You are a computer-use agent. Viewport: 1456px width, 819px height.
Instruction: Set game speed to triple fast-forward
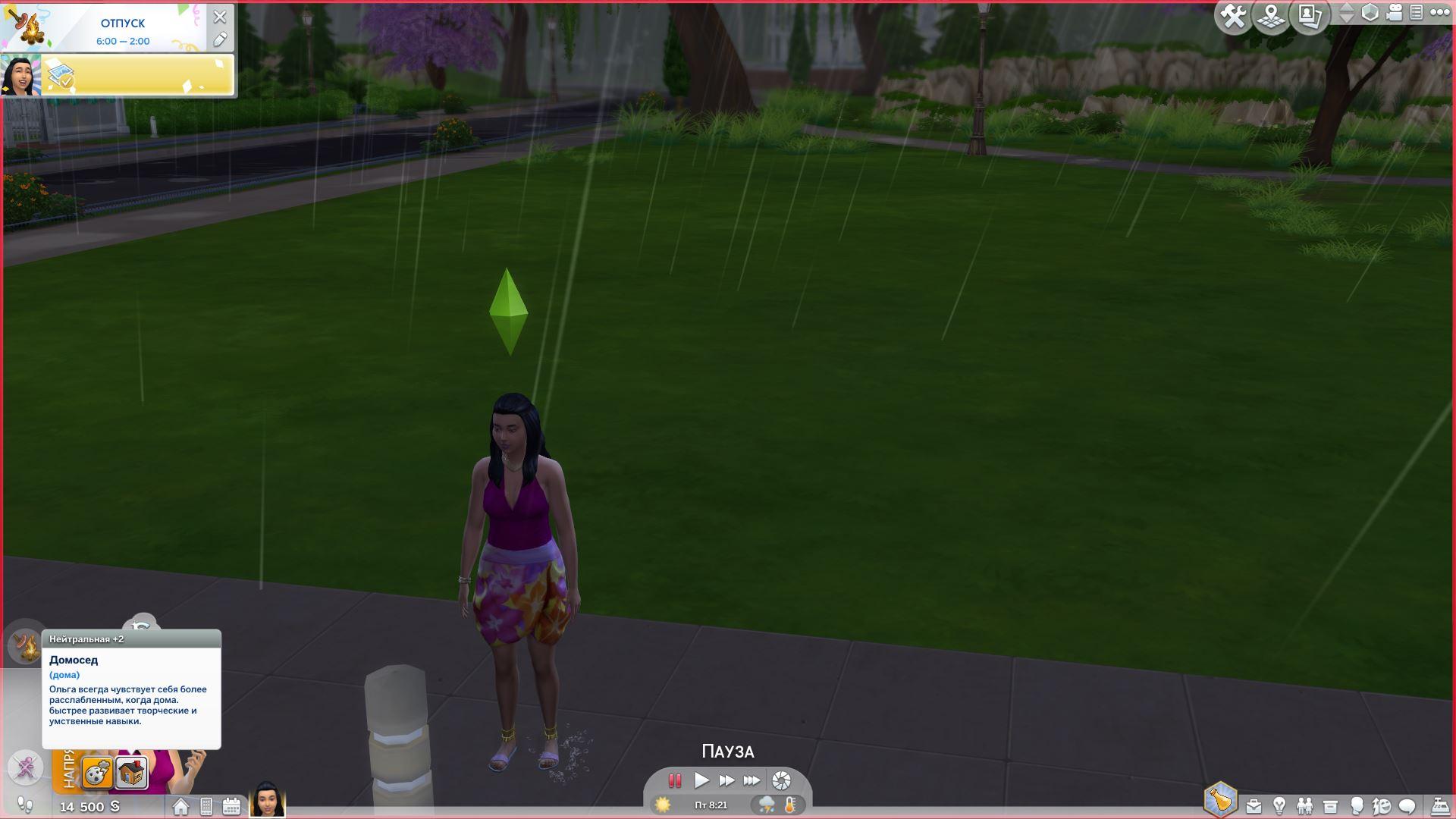752,780
